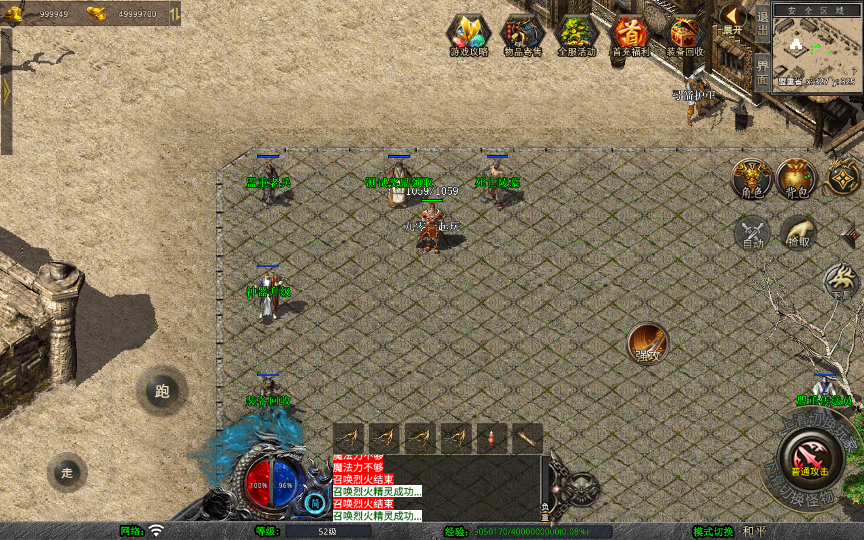Toggle the 自动 auto-combat button
The height and width of the screenshot is (540, 864).
pos(752,232)
